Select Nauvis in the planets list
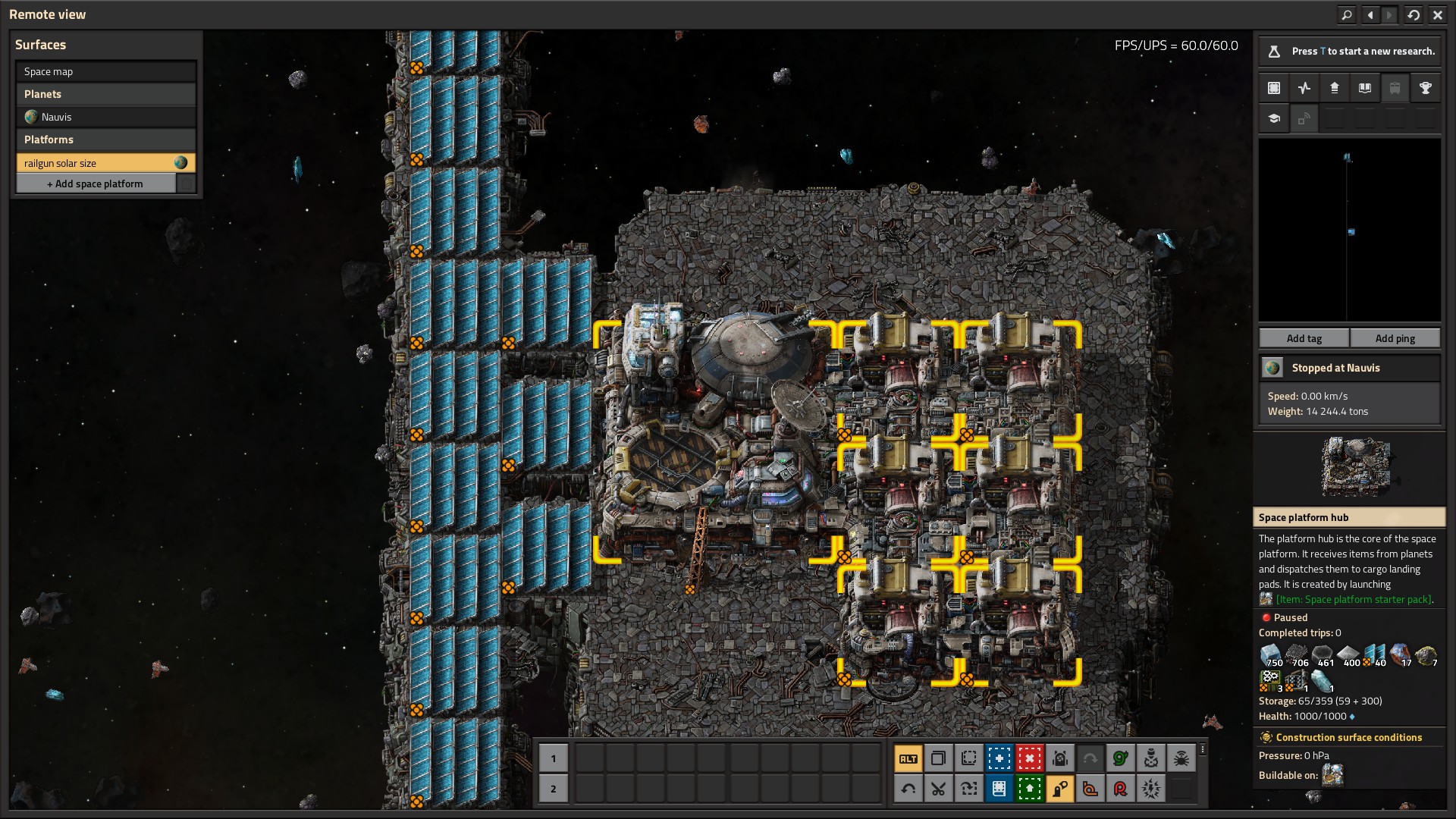The image size is (1456, 819). click(105, 117)
